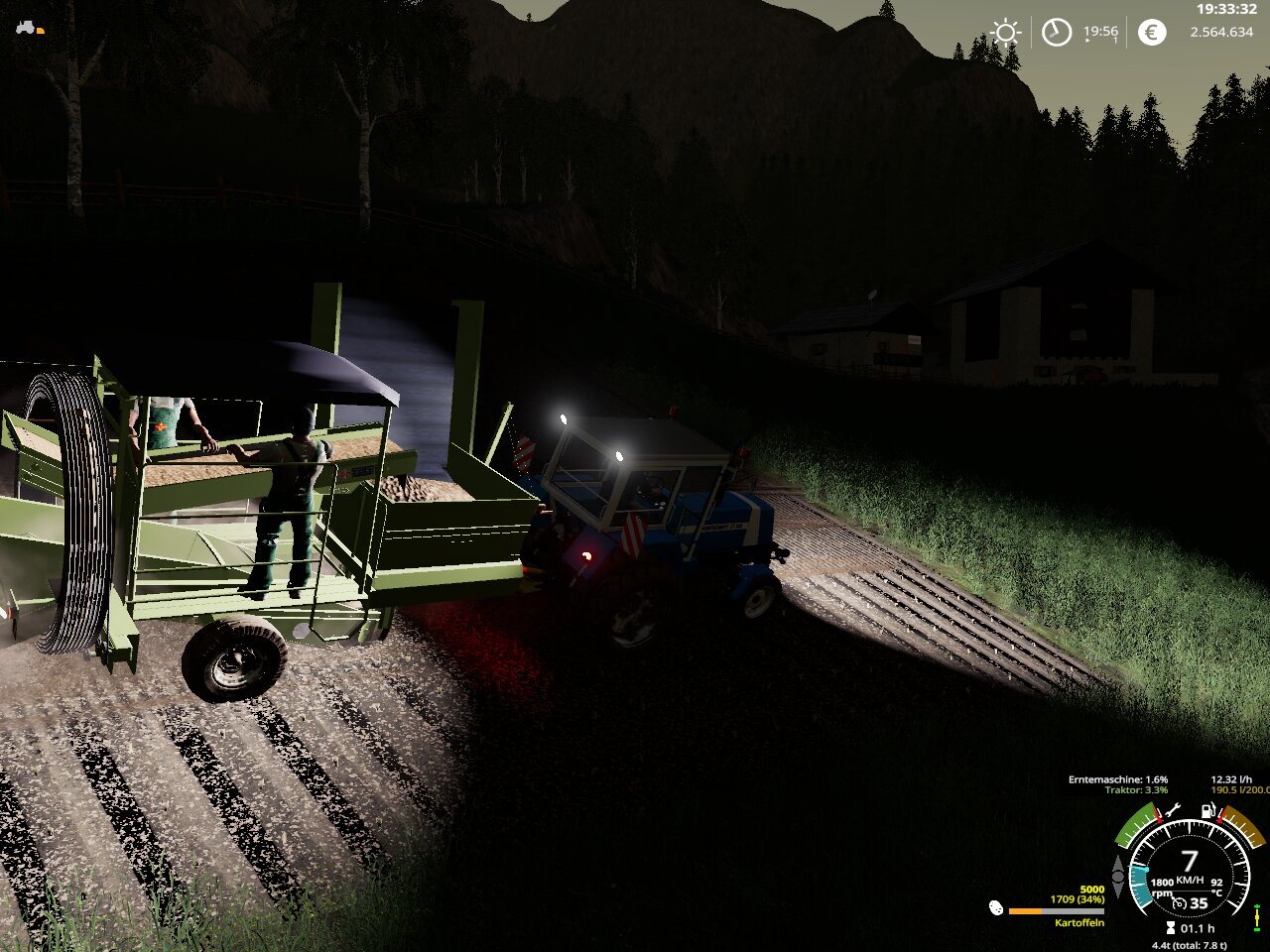Click the hourglass operating hours icon
This screenshot has height=952, width=1270.
(1170, 928)
